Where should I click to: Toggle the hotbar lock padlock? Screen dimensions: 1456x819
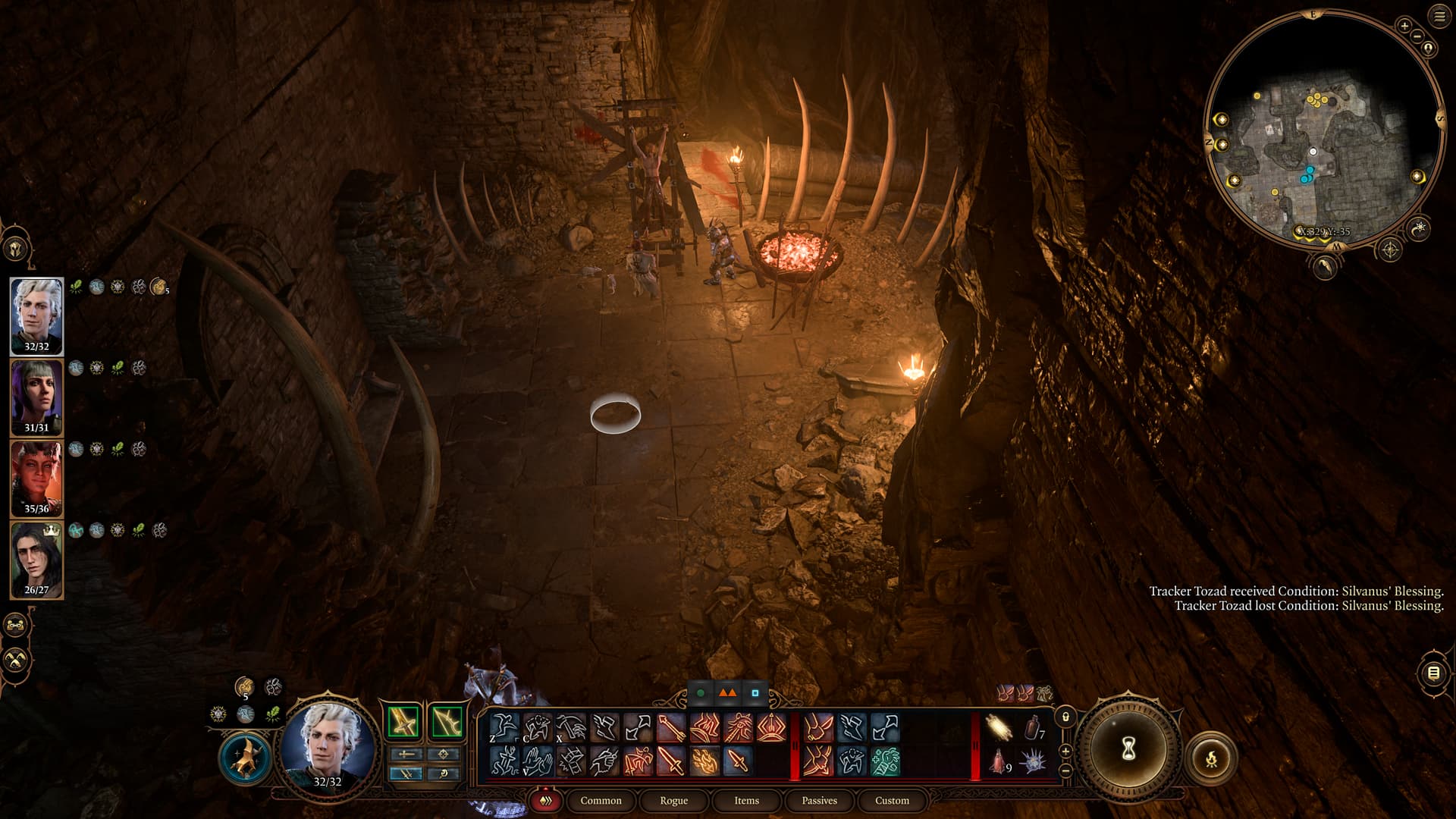pos(1065,717)
